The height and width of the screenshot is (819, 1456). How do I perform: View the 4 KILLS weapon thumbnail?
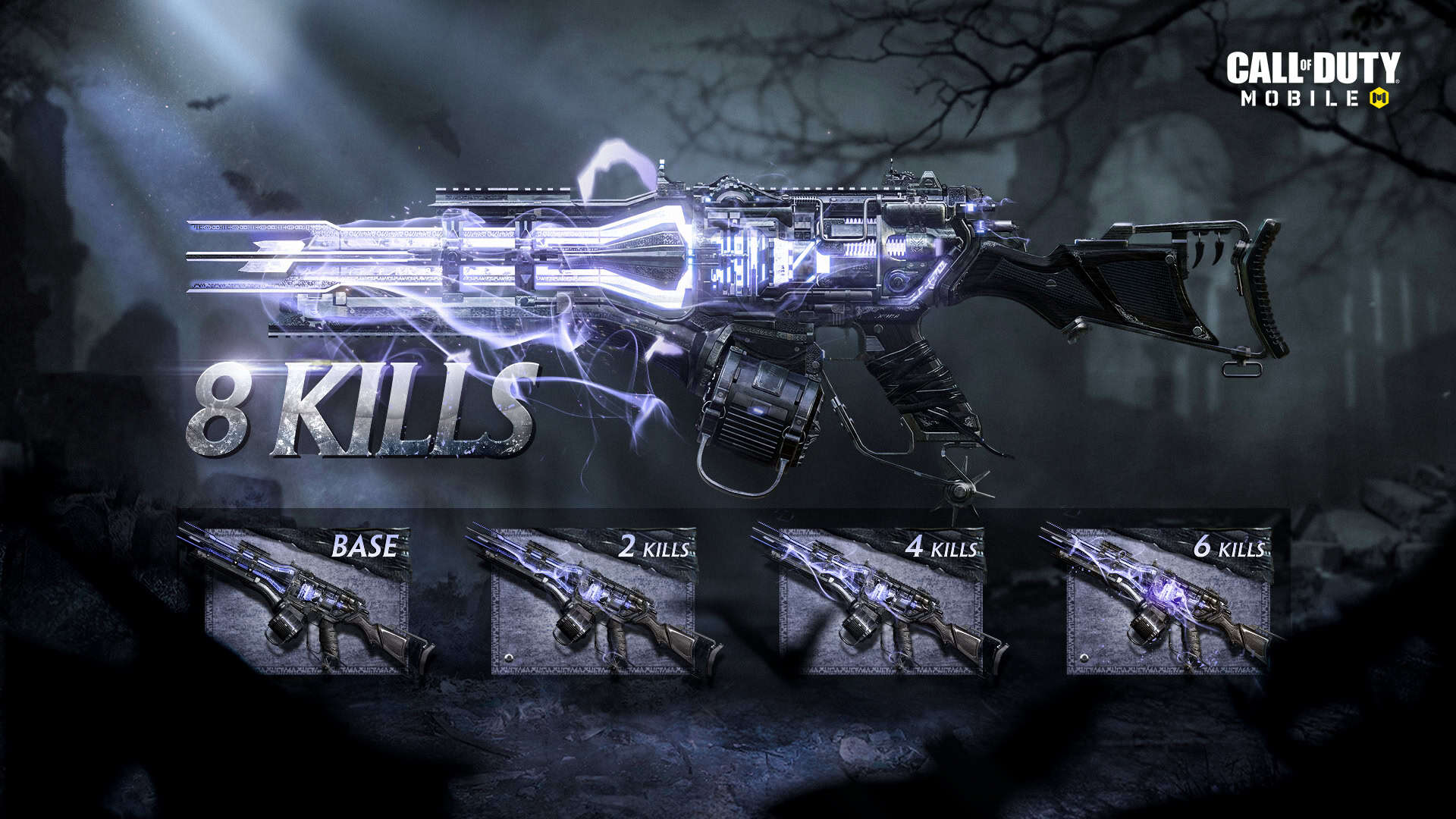click(x=881, y=601)
